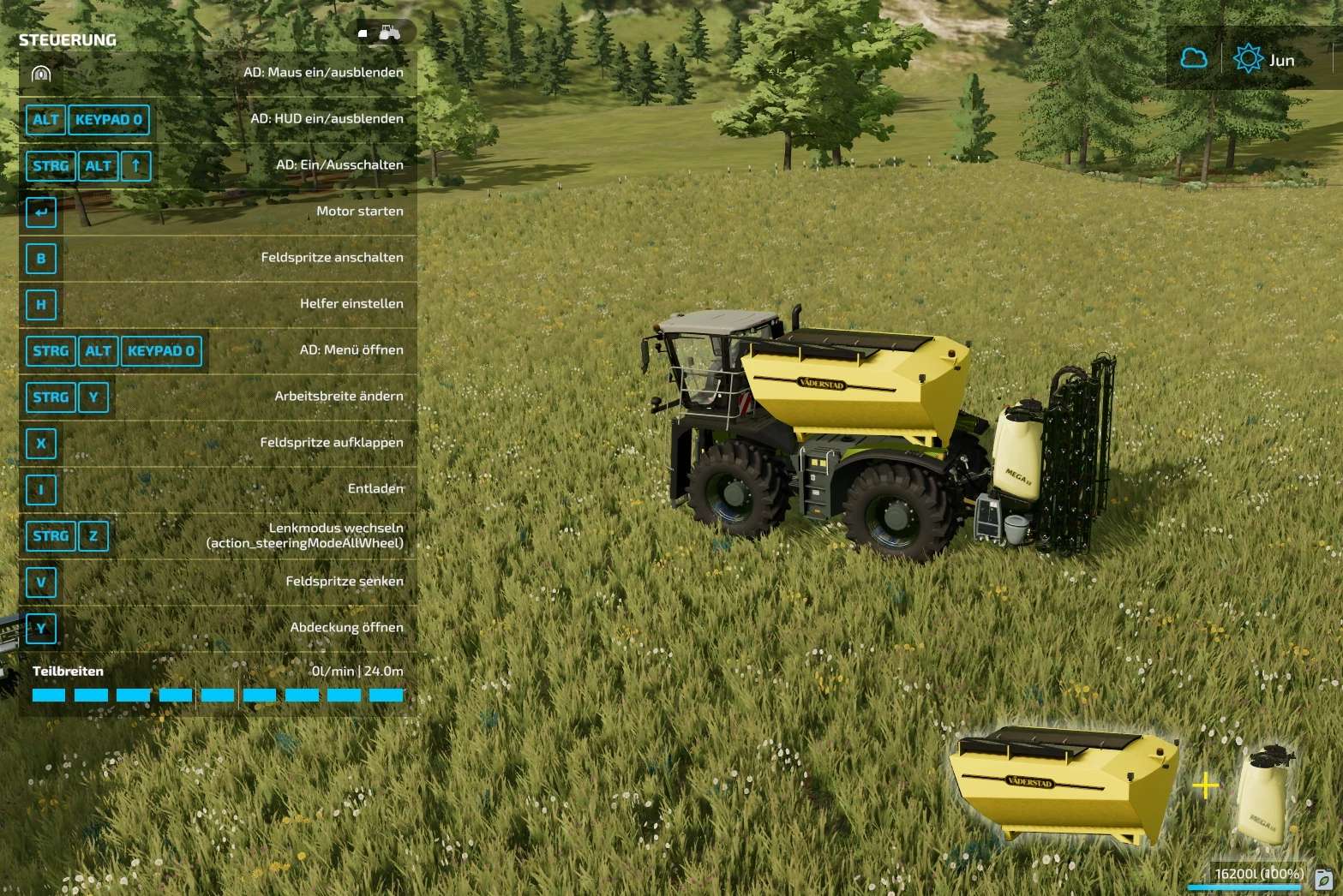Viewport: 1343px width, 896px height.
Task: Select the yellow Väderstad tank thumbnail
Action: point(1064,784)
